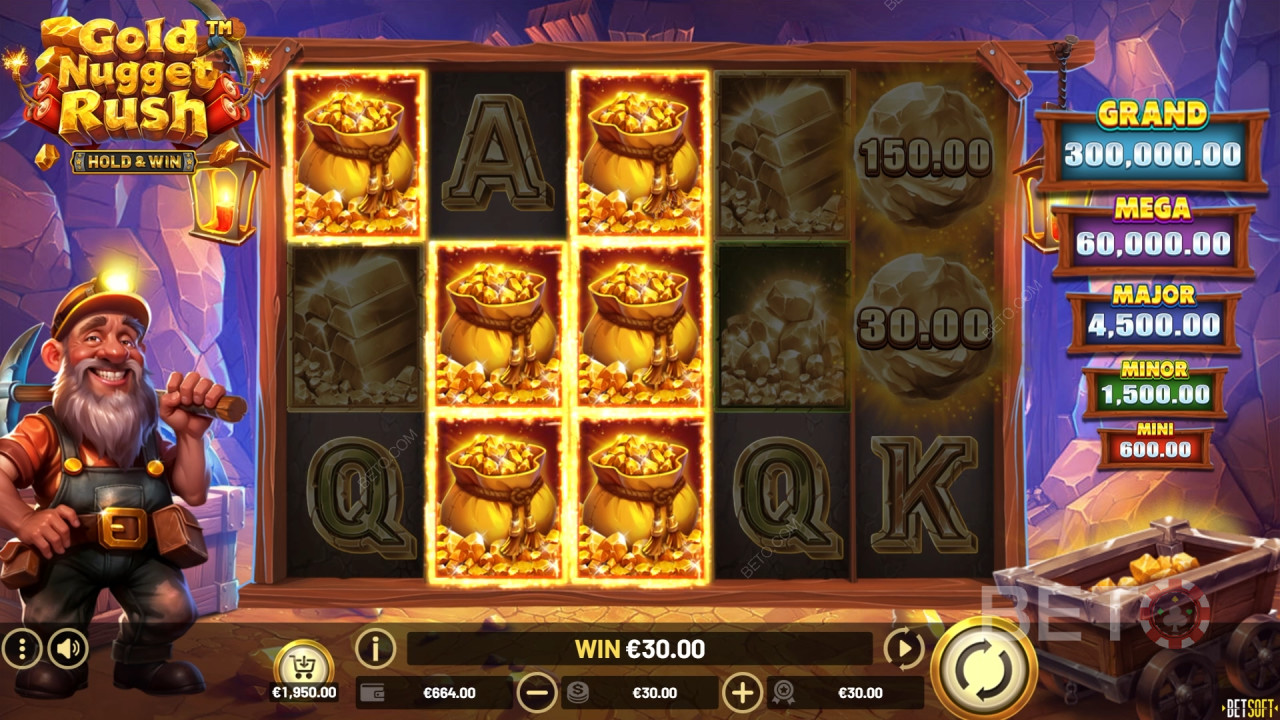The image size is (1280, 720).
Task: View game rules via the info icon
Action: pyautogui.click(x=373, y=650)
